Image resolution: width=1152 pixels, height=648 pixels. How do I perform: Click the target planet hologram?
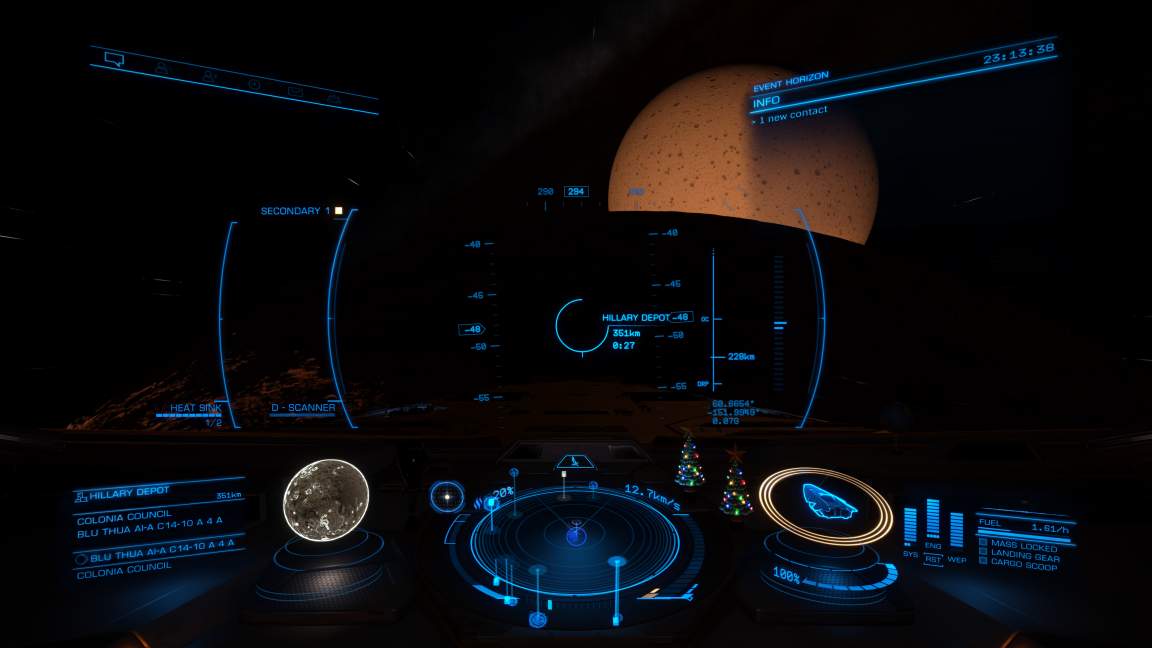pyautogui.click(x=325, y=497)
